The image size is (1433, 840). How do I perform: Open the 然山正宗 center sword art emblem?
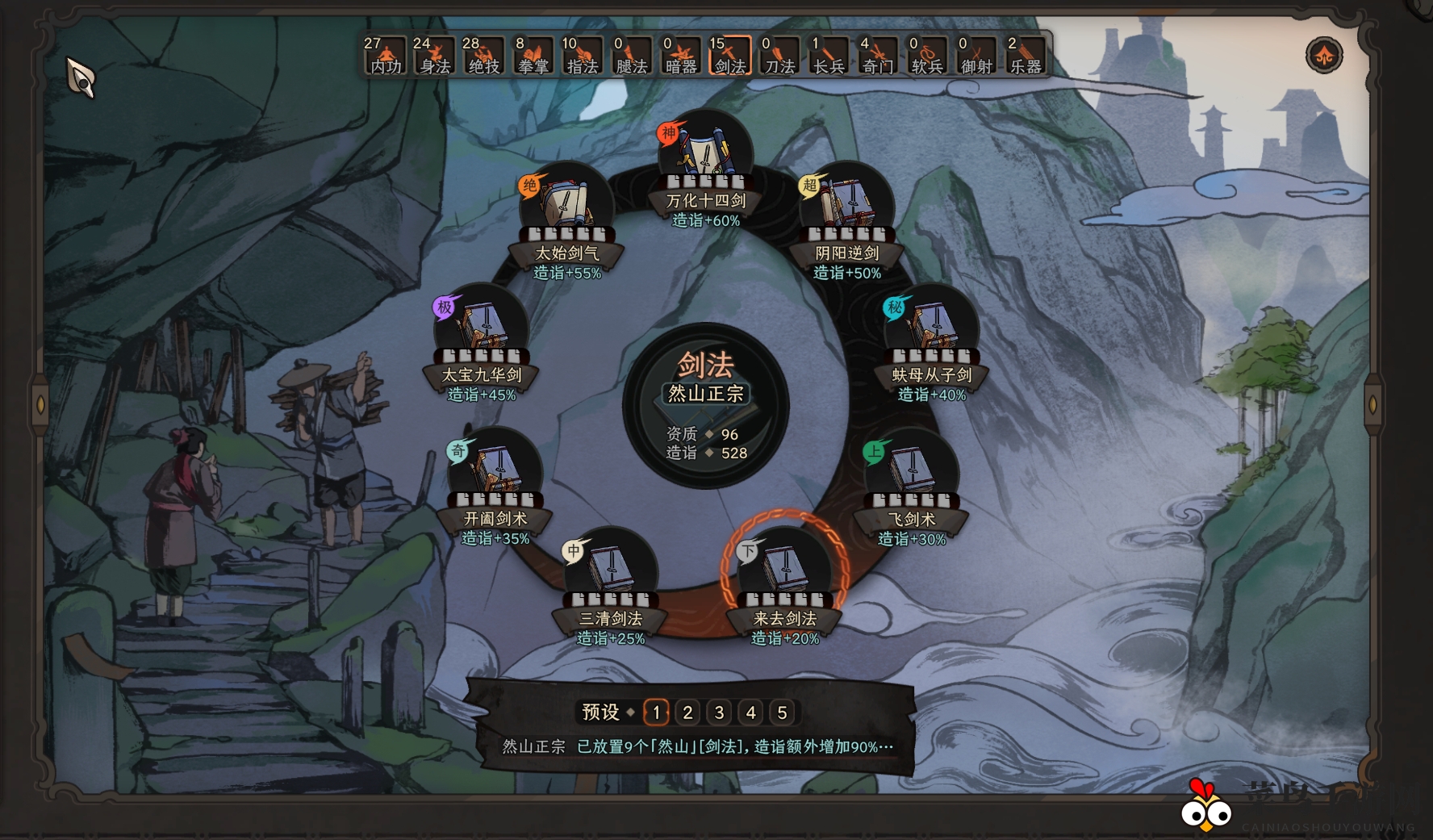pyautogui.click(x=706, y=405)
